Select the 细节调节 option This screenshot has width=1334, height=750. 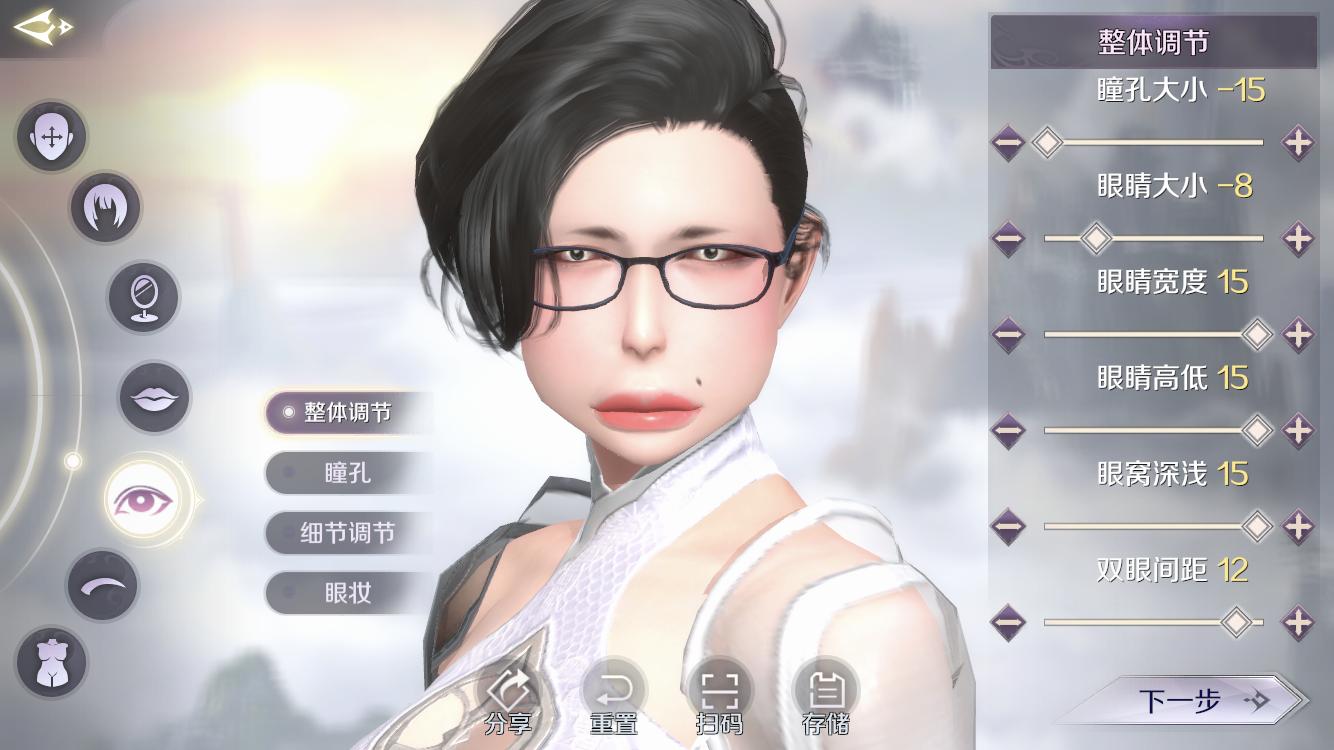click(347, 533)
